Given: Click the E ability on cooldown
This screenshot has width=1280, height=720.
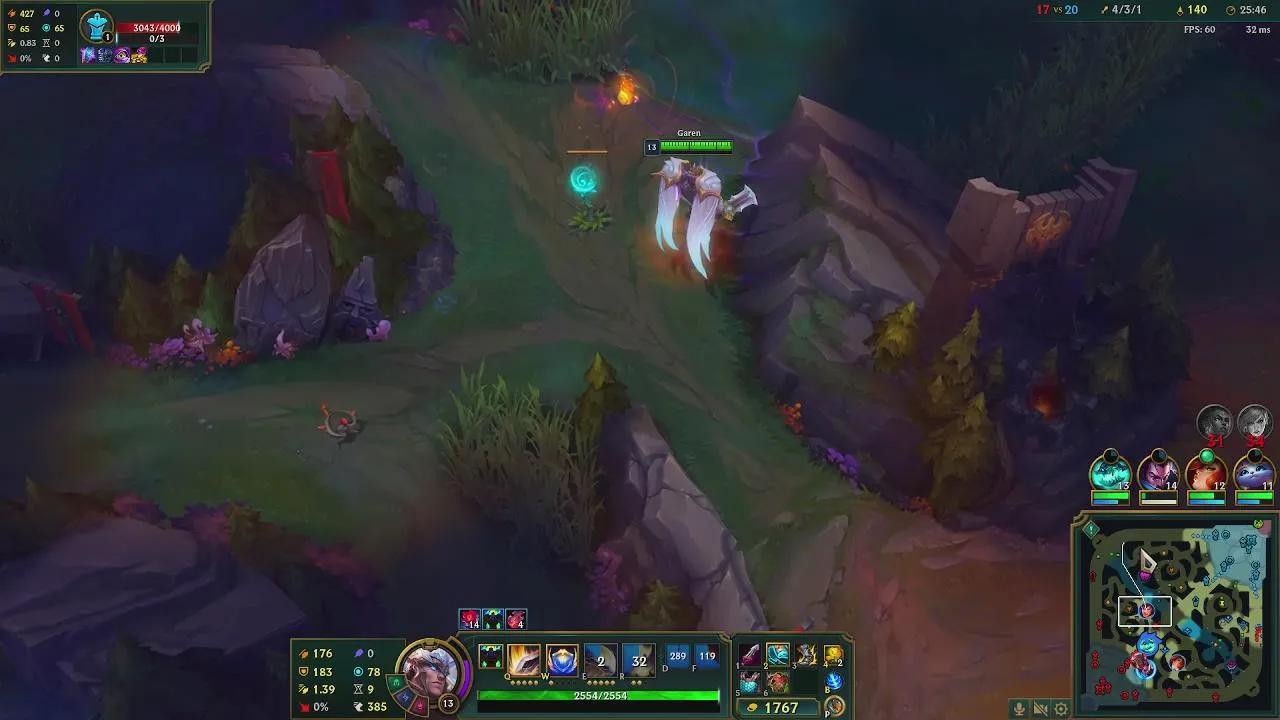Looking at the screenshot, I should (601, 660).
